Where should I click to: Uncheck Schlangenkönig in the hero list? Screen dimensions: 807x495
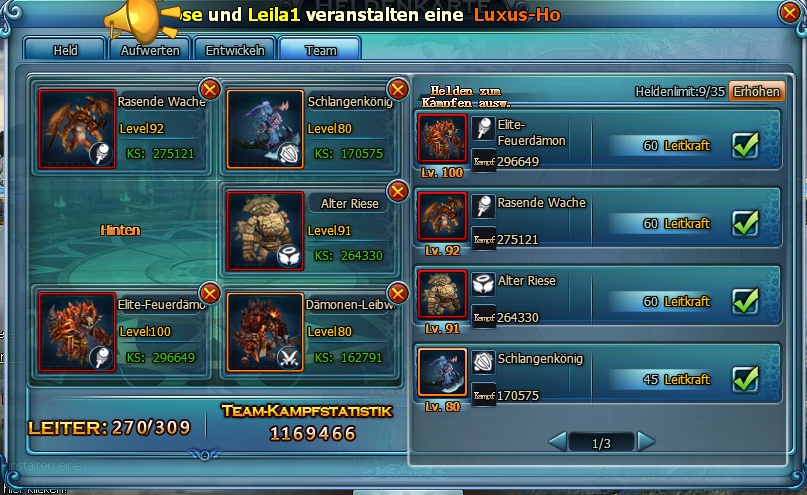coord(745,379)
